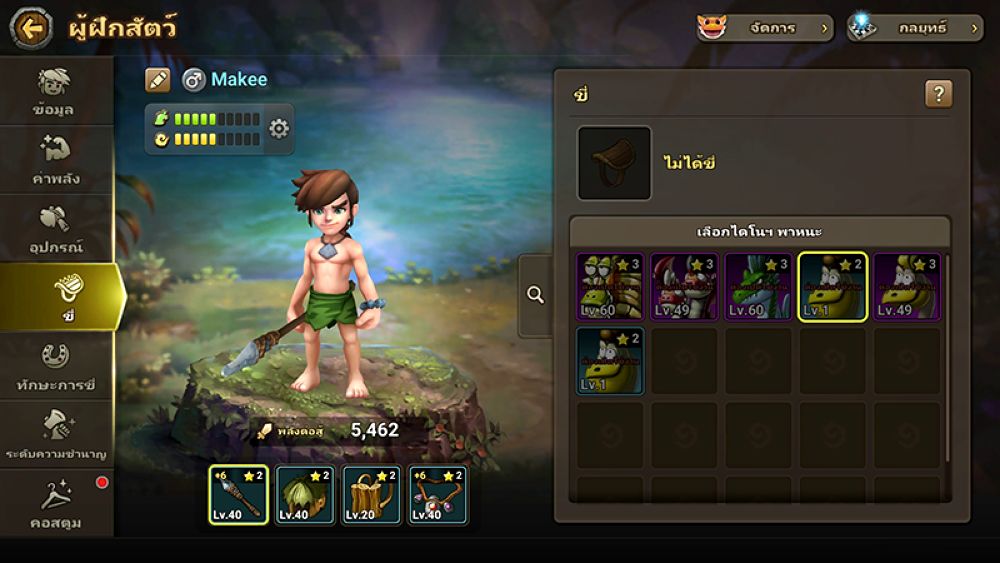Open the อุปกรณ์ equipment tab
The image size is (1000, 563).
tap(55, 229)
